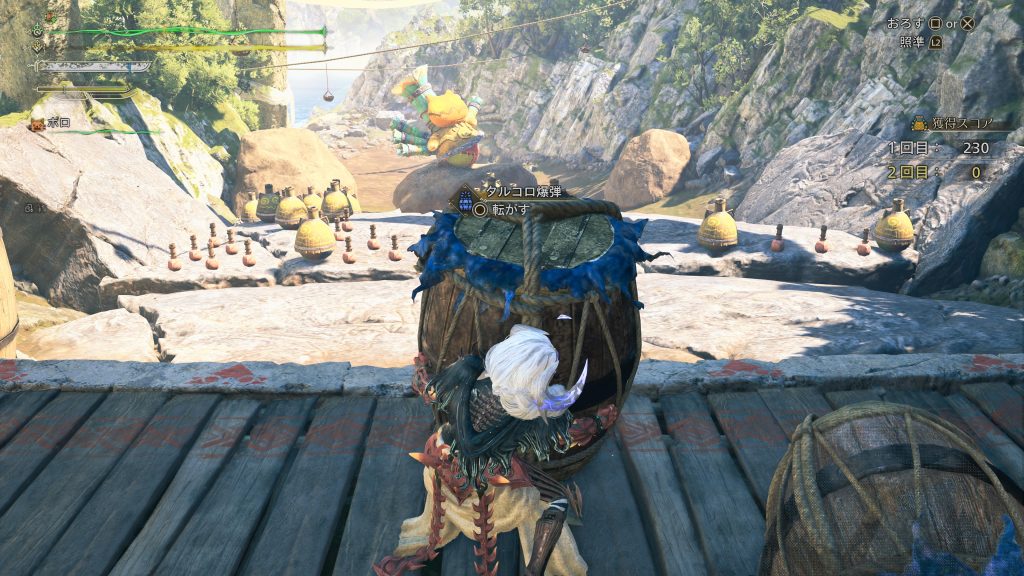Click the yellow pot icon beside 獲得スコア
This screenshot has width=1024, height=576.
coord(917,124)
